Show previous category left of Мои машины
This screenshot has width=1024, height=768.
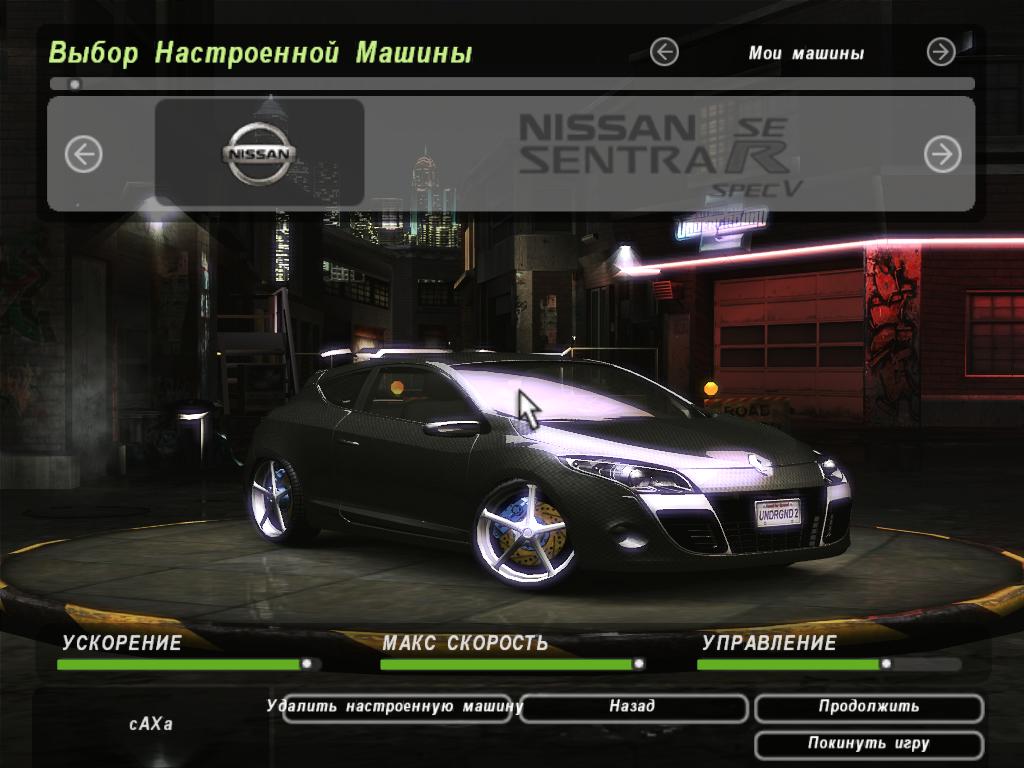click(x=664, y=52)
